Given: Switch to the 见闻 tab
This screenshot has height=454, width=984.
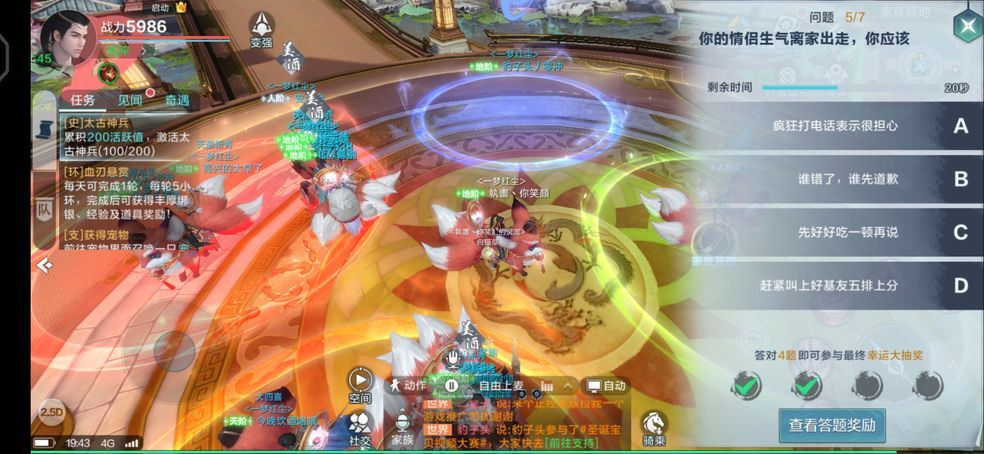Looking at the screenshot, I should click(130, 100).
